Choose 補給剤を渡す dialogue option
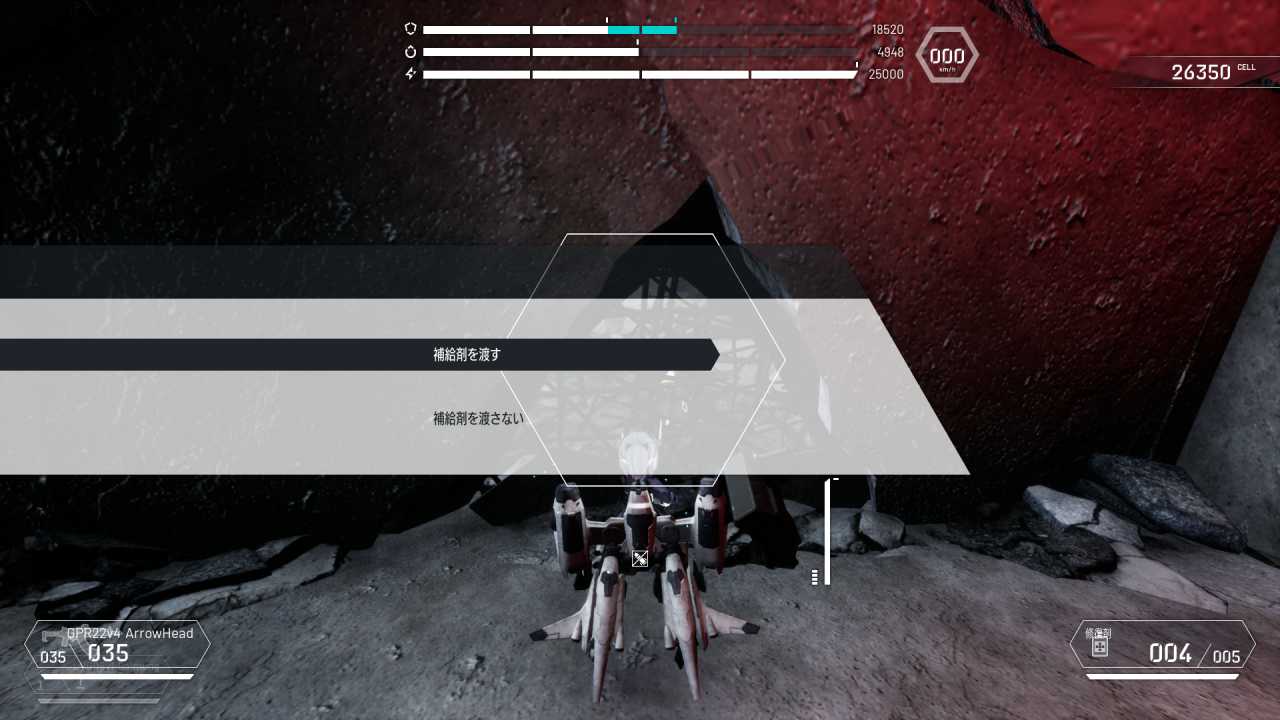This screenshot has height=720, width=1280. coord(467,355)
